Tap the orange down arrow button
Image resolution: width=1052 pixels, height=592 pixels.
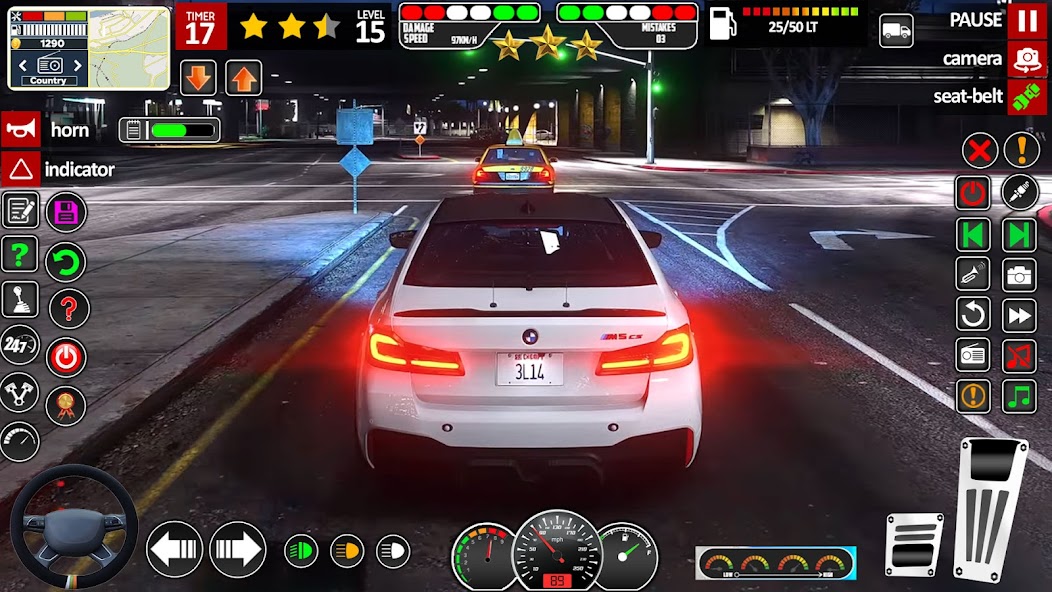click(x=198, y=77)
